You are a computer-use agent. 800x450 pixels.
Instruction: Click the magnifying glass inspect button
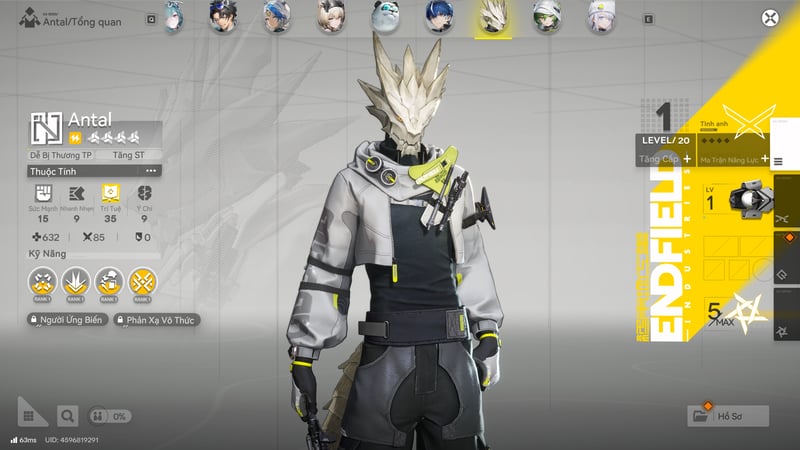67,415
